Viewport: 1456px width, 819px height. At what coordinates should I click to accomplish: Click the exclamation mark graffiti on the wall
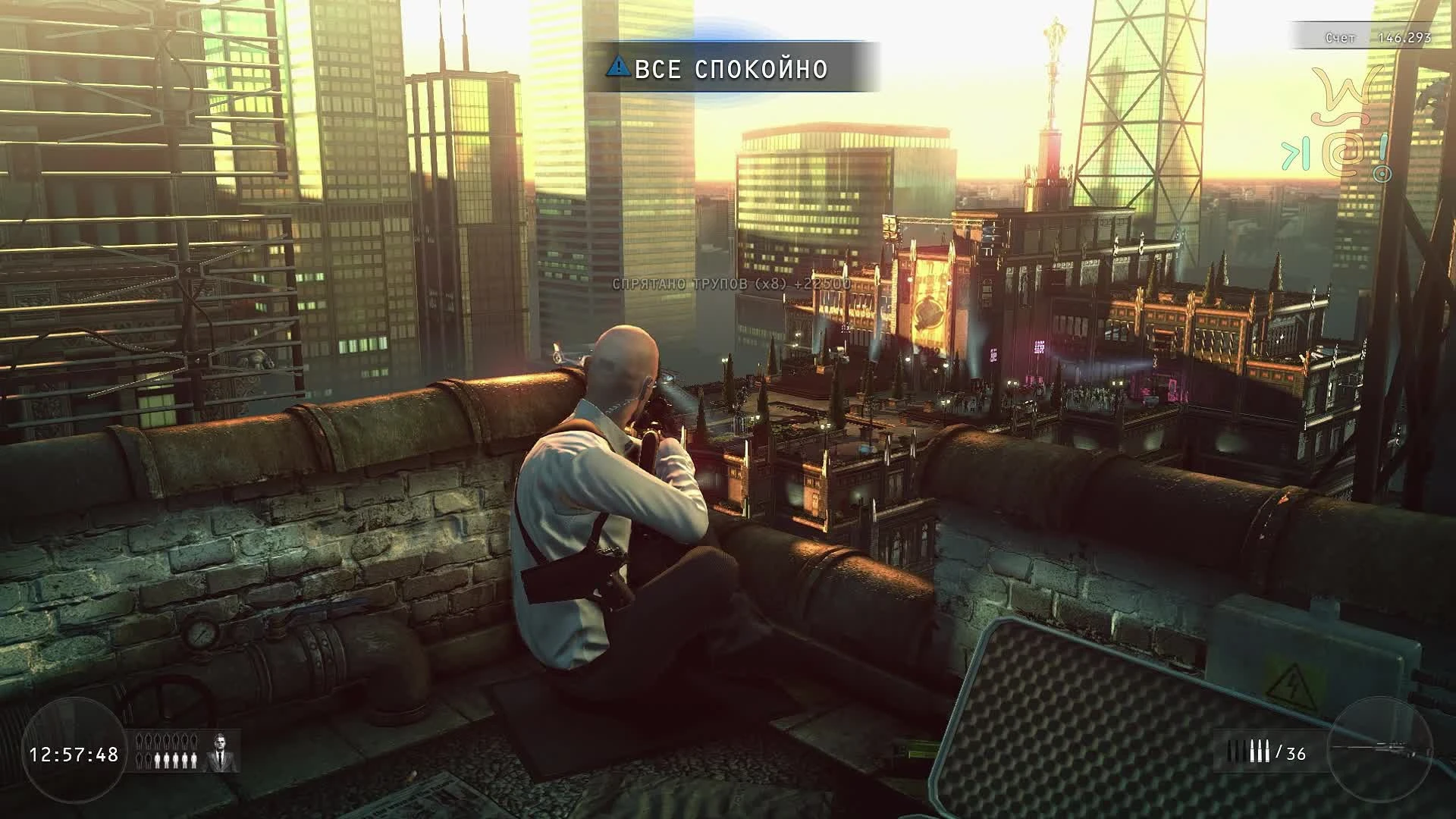pos(1383,149)
